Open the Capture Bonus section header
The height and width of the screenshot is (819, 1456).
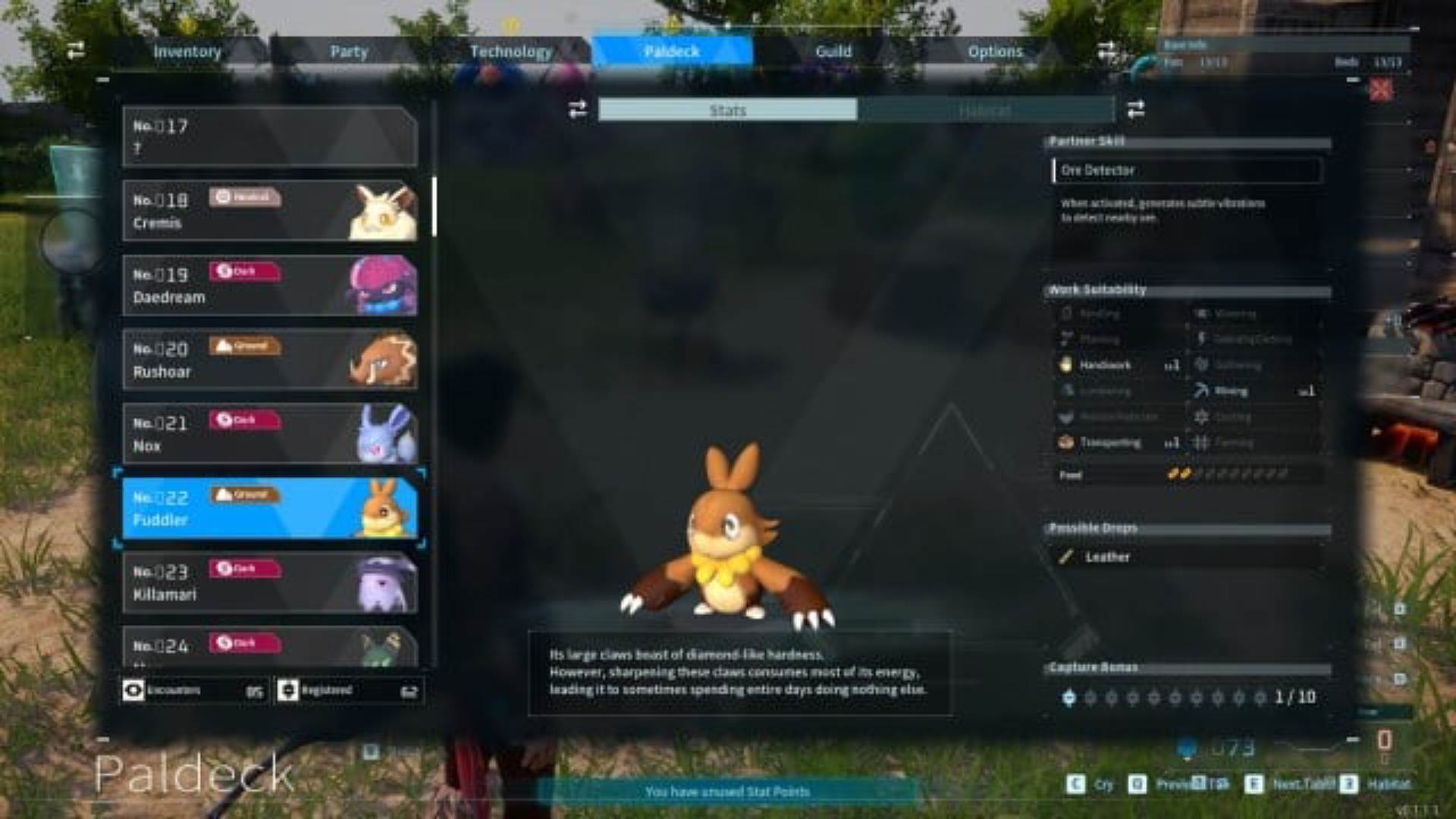pyautogui.click(x=1092, y=667)
